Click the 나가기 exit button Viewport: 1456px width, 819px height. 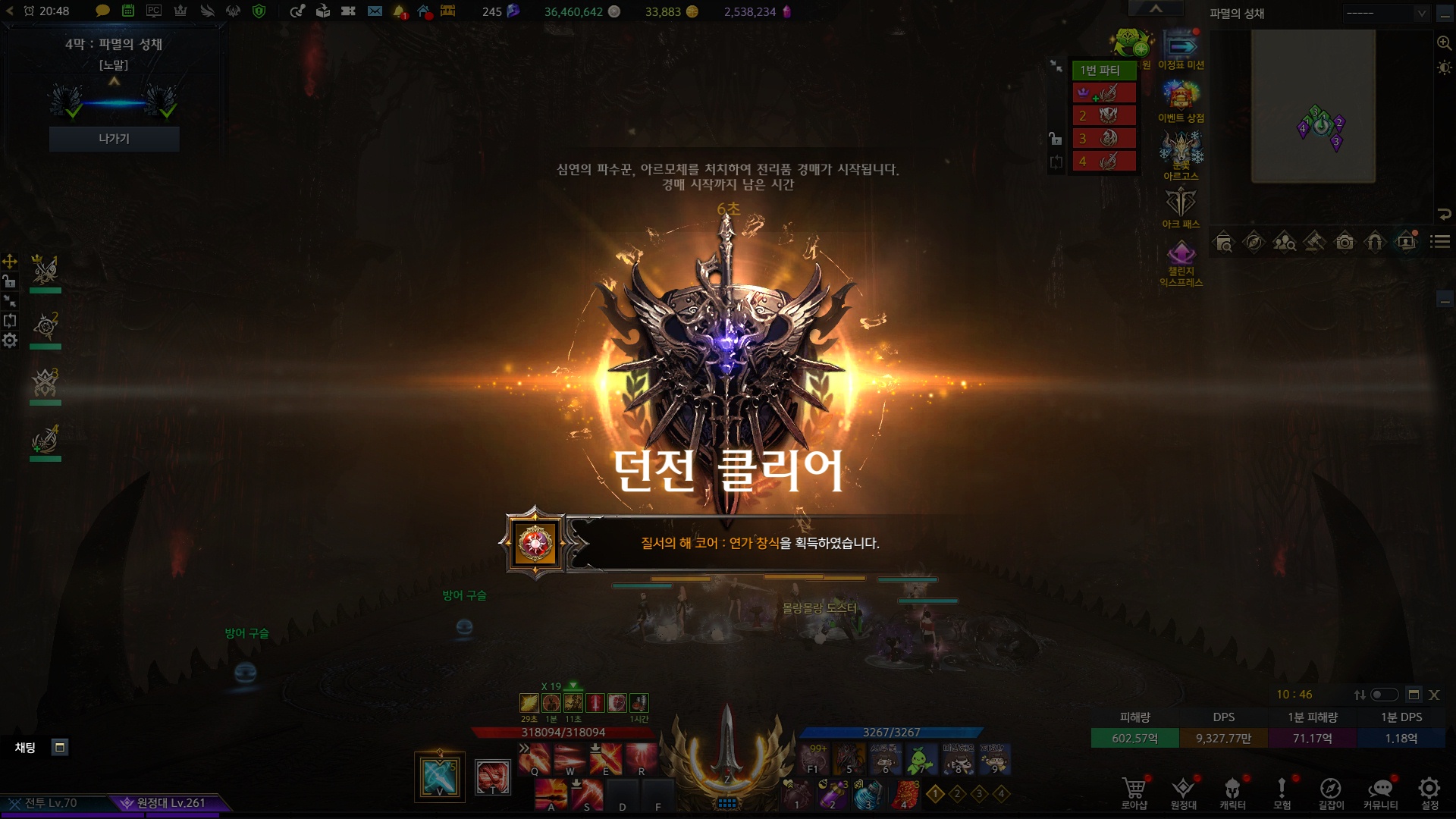(x=114, y=139)
